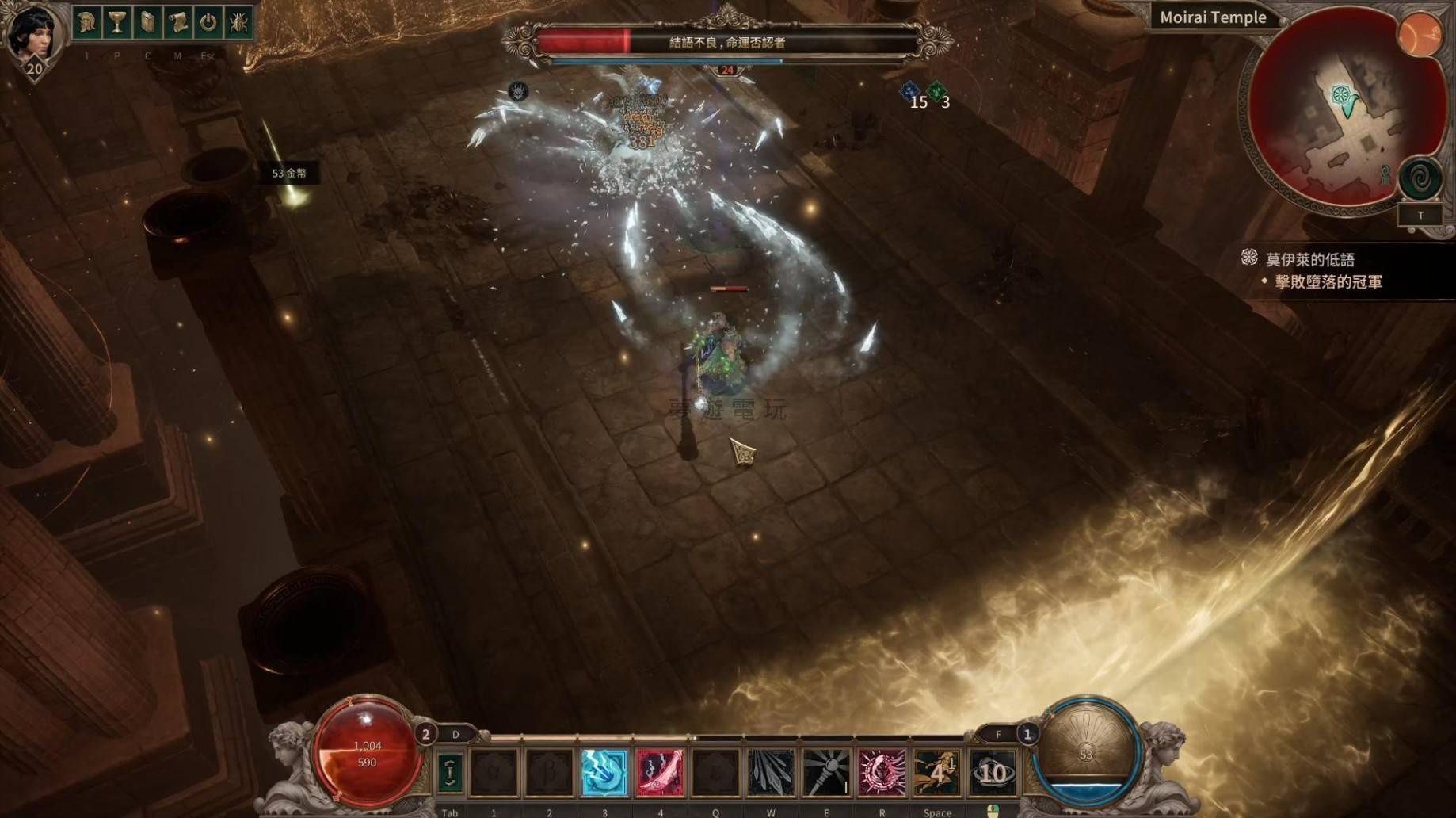Use the radiating mace skill
The height and width of the screenshot is (818, 1456).
826,772
